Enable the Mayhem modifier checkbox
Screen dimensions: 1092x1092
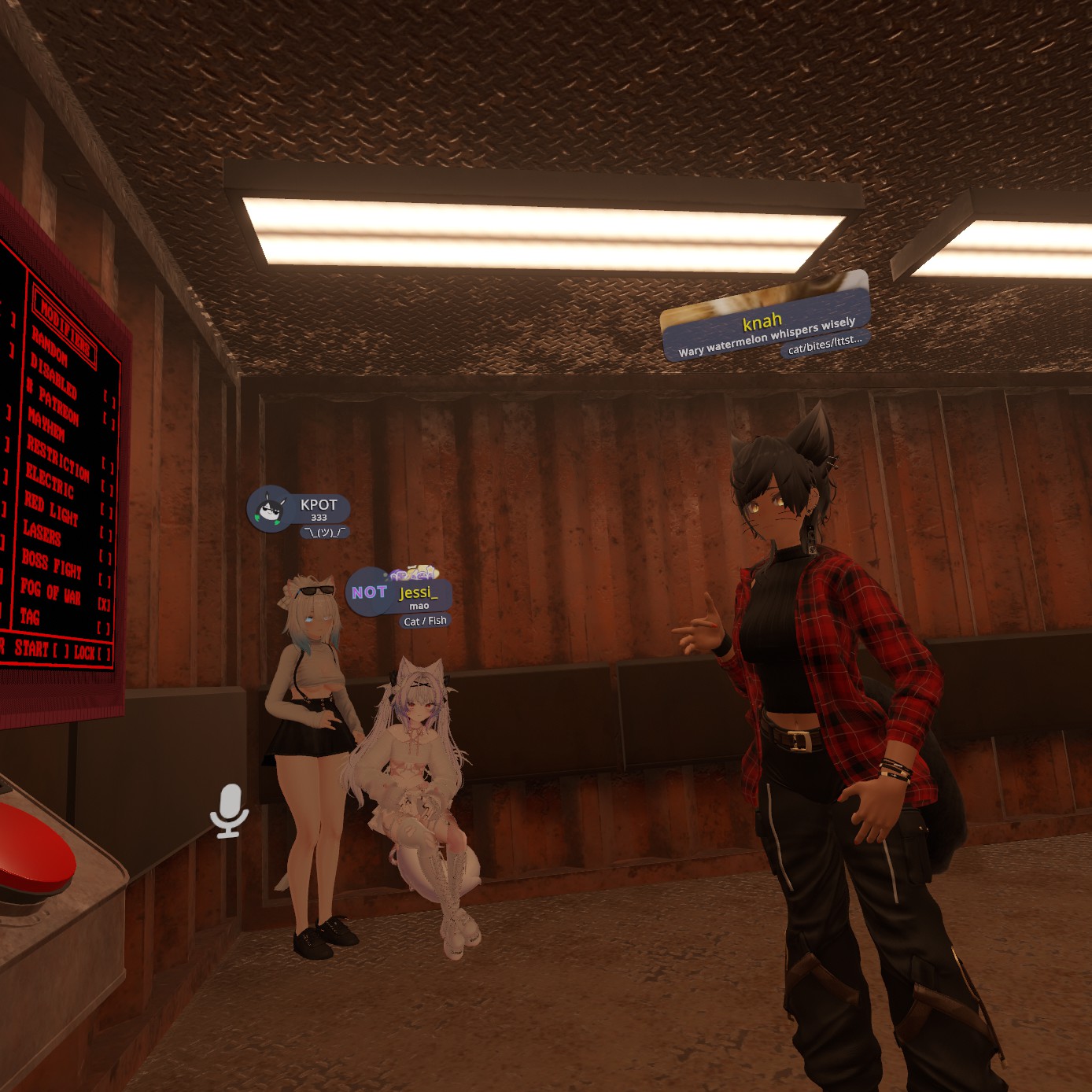(107, 467)
